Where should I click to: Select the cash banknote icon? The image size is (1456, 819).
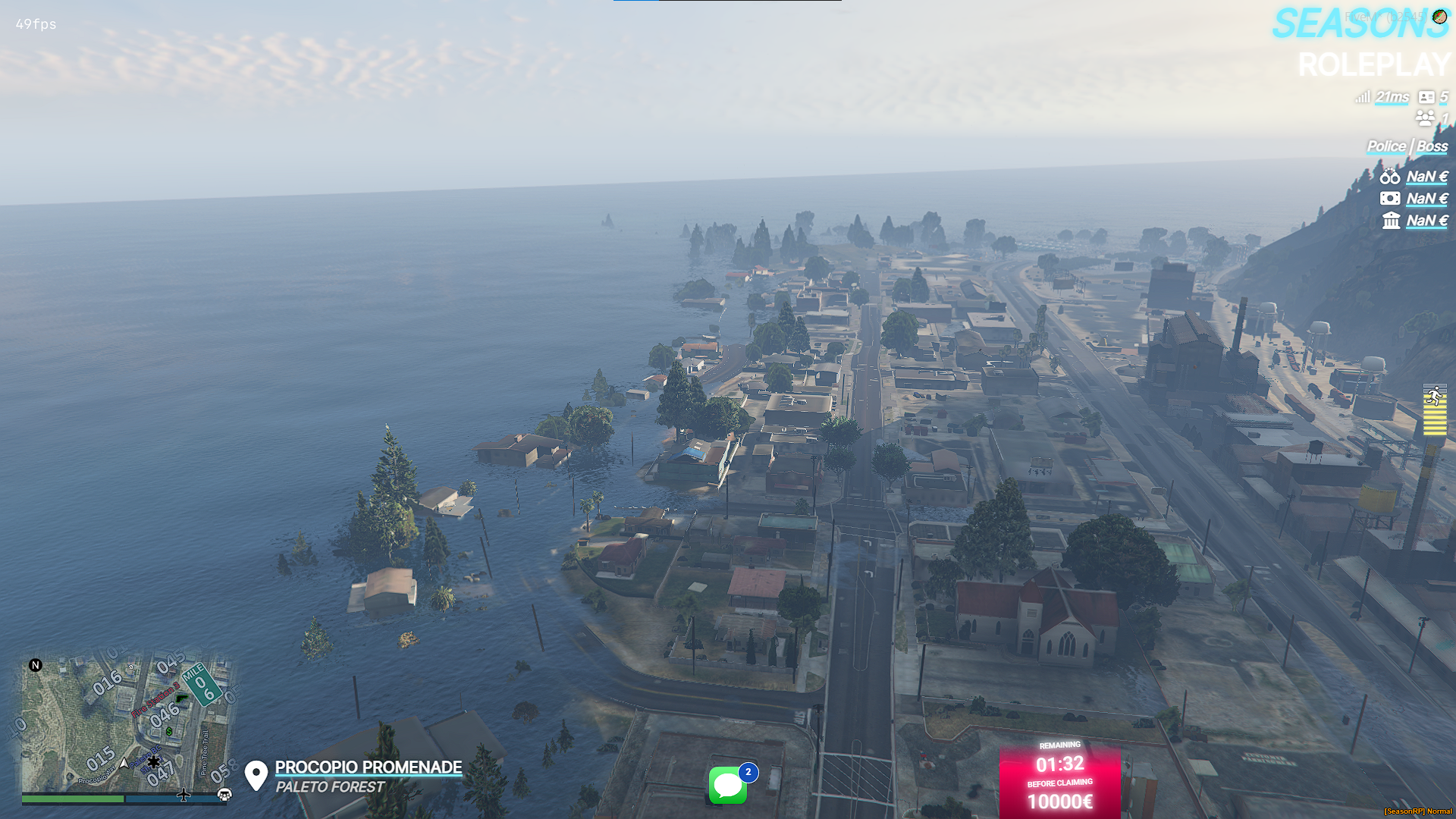(x=1389, y=199)
